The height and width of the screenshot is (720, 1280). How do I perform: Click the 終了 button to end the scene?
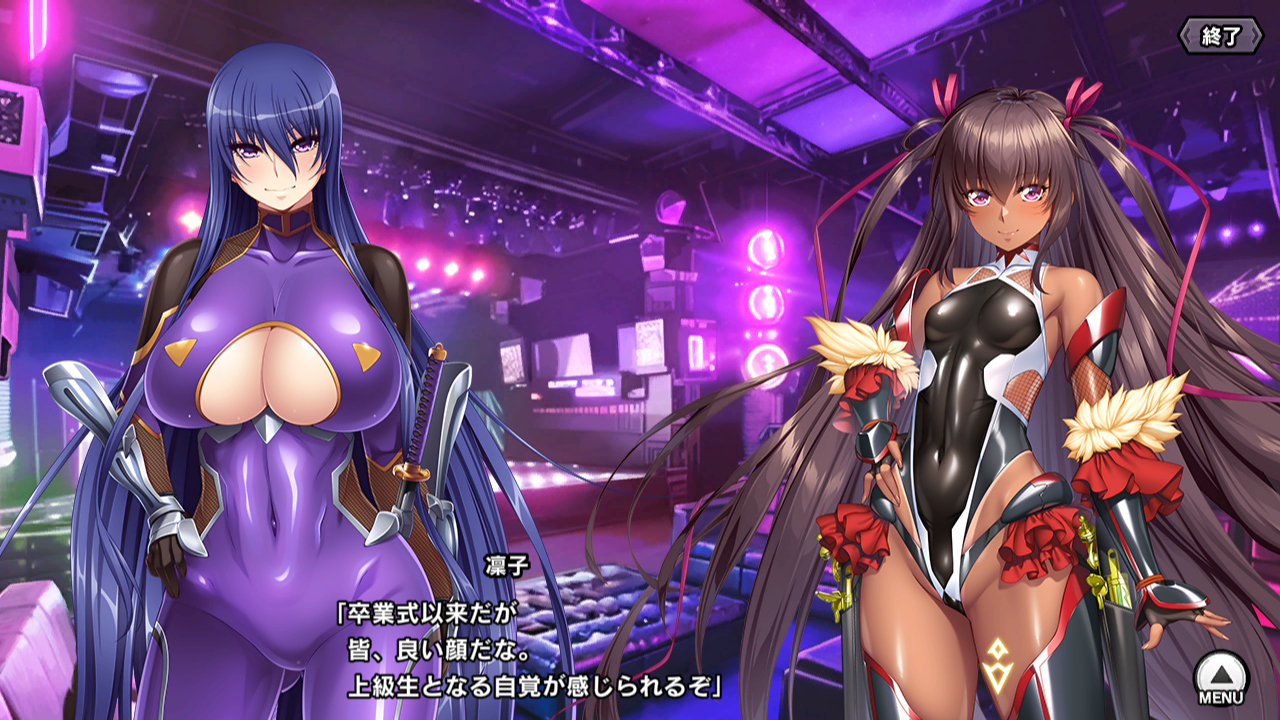(1220, 37)
